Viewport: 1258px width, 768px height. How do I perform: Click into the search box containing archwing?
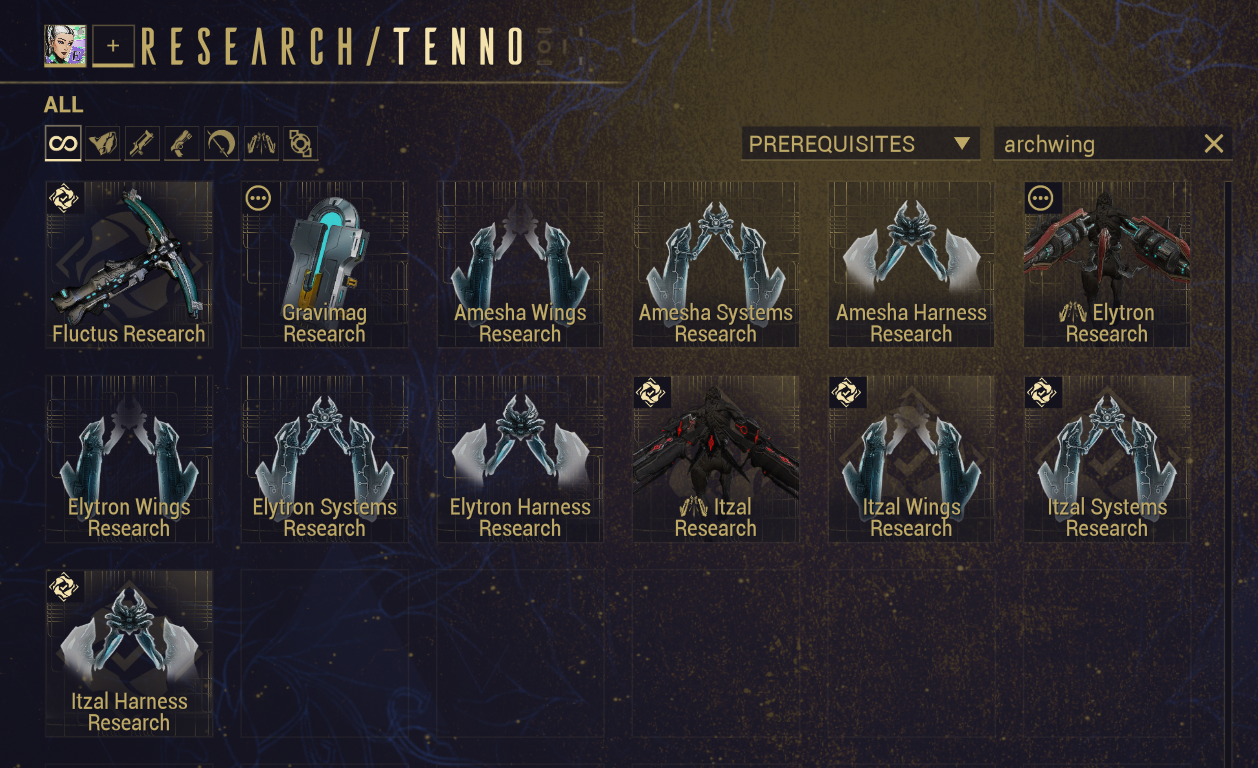point(1095,144)
